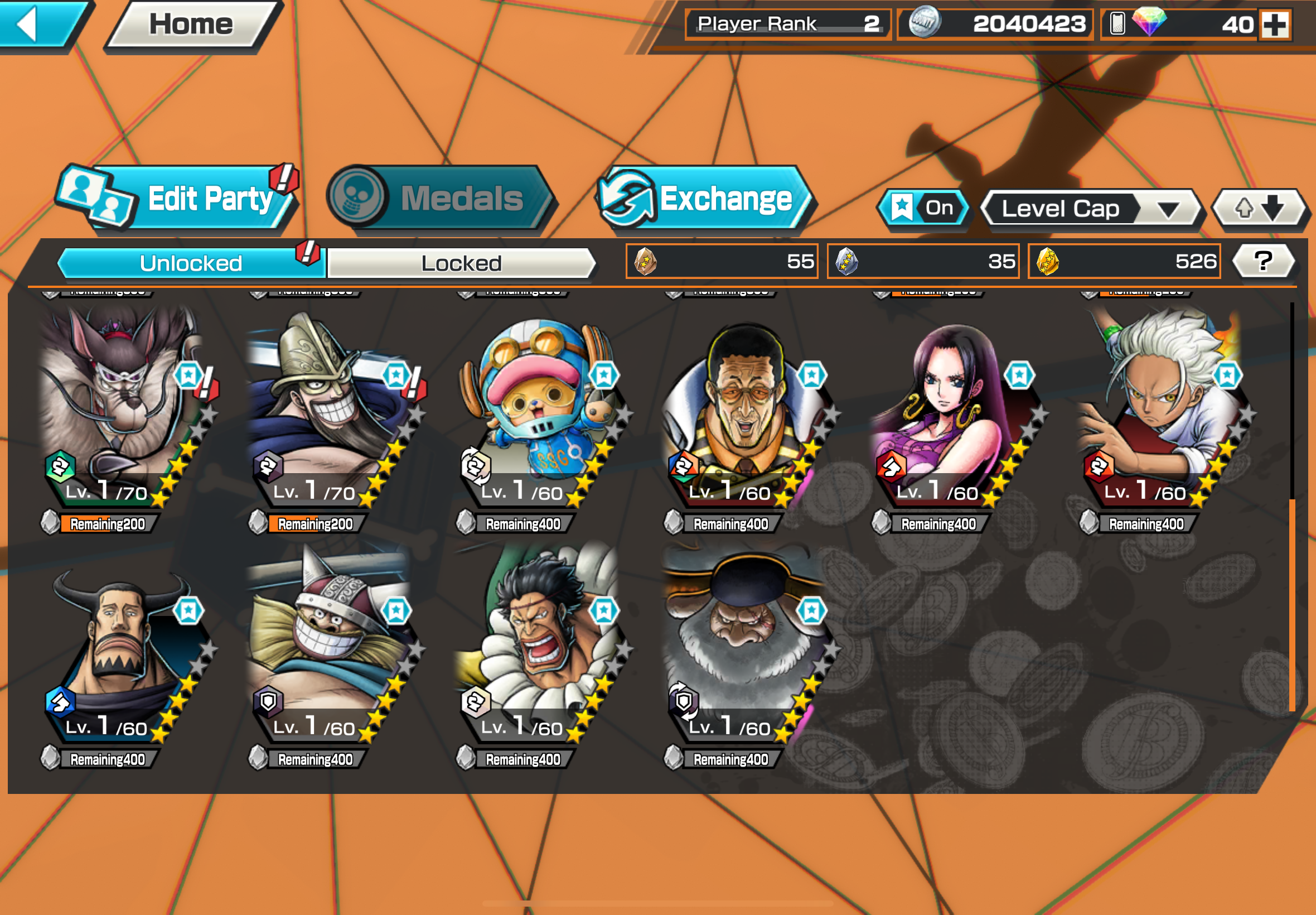This screenshot has width=1316, height=915.
Task: Open the question mark help button
Action: pos(1262,262)
